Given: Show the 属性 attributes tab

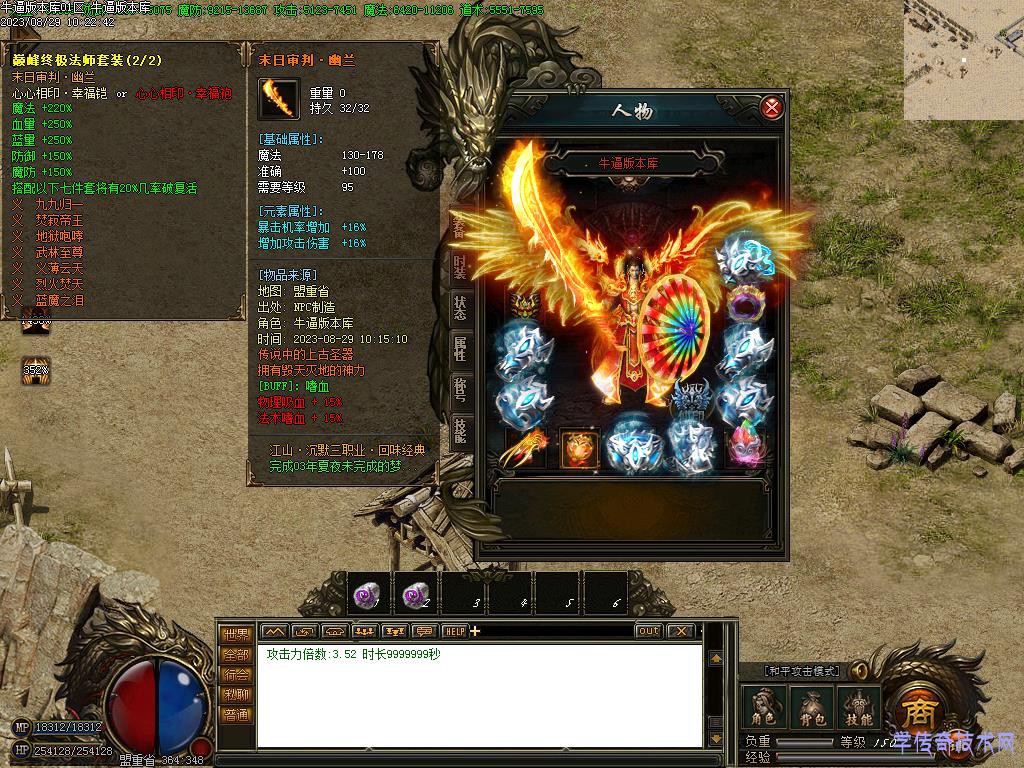Looking at the screenshot, I should click(459, 349).
